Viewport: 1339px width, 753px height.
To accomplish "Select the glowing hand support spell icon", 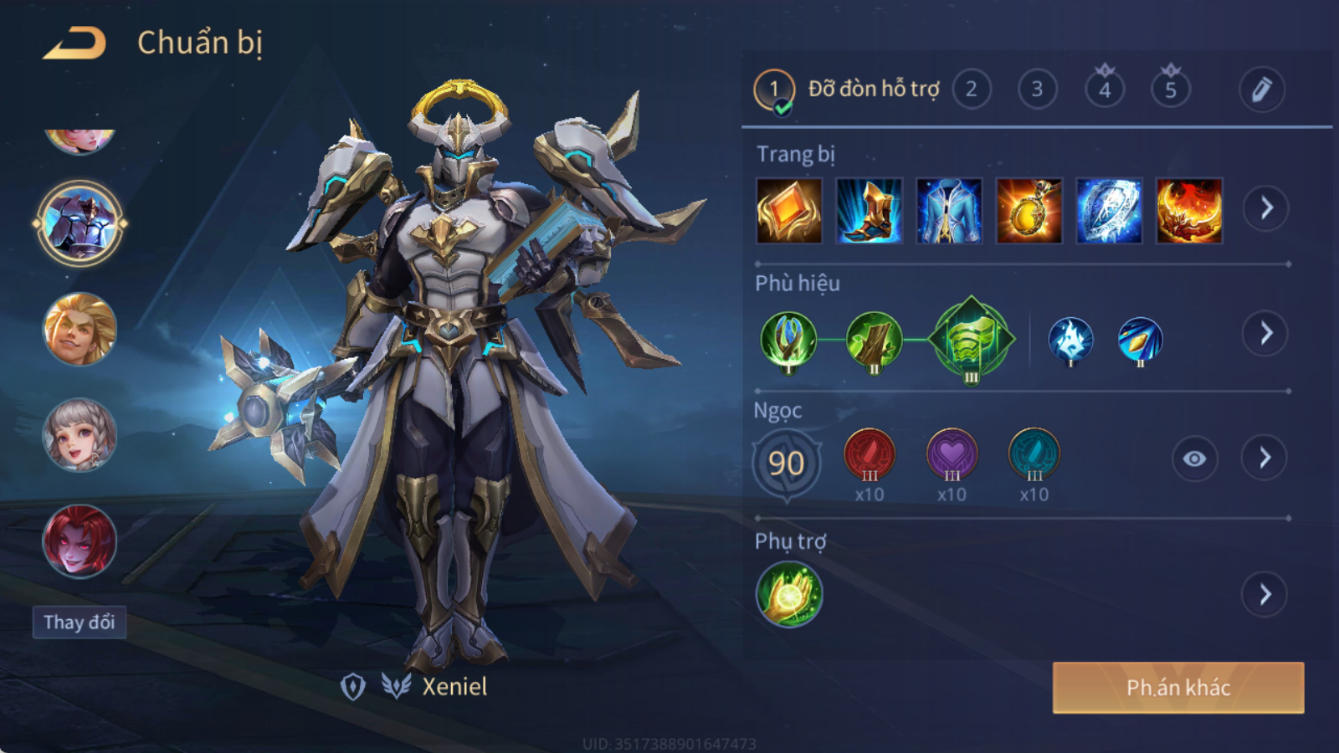I will point(789,595).
